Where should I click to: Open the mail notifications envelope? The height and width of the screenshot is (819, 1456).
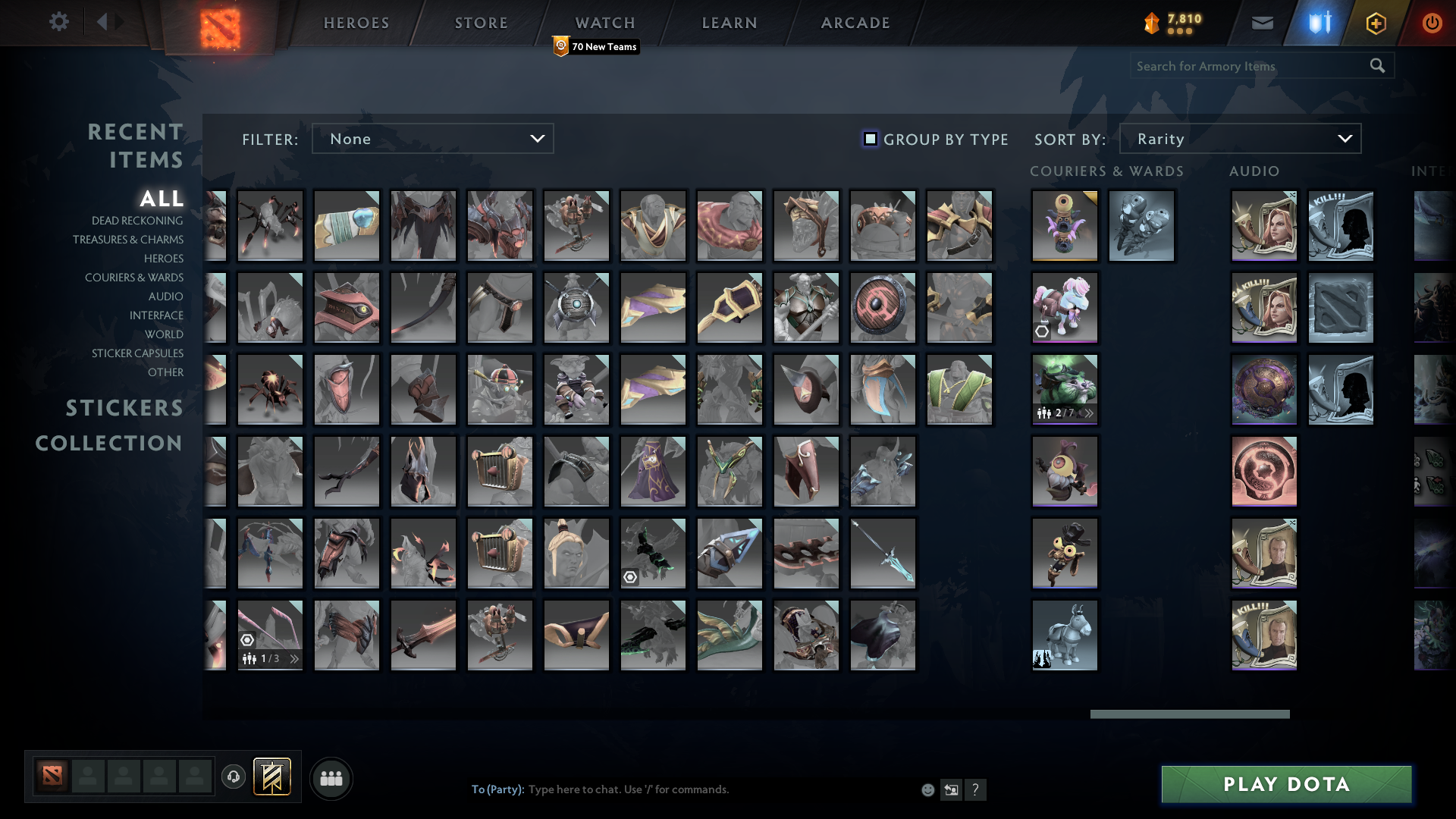(x=1262, y=23)
